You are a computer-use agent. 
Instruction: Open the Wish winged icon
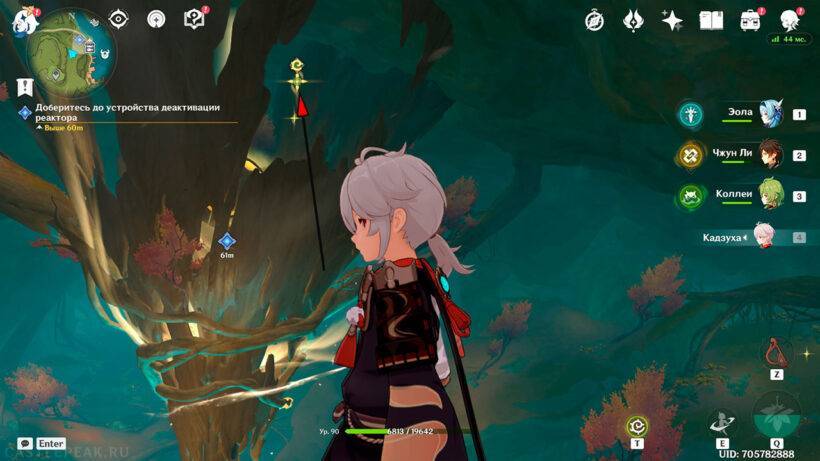633,19
